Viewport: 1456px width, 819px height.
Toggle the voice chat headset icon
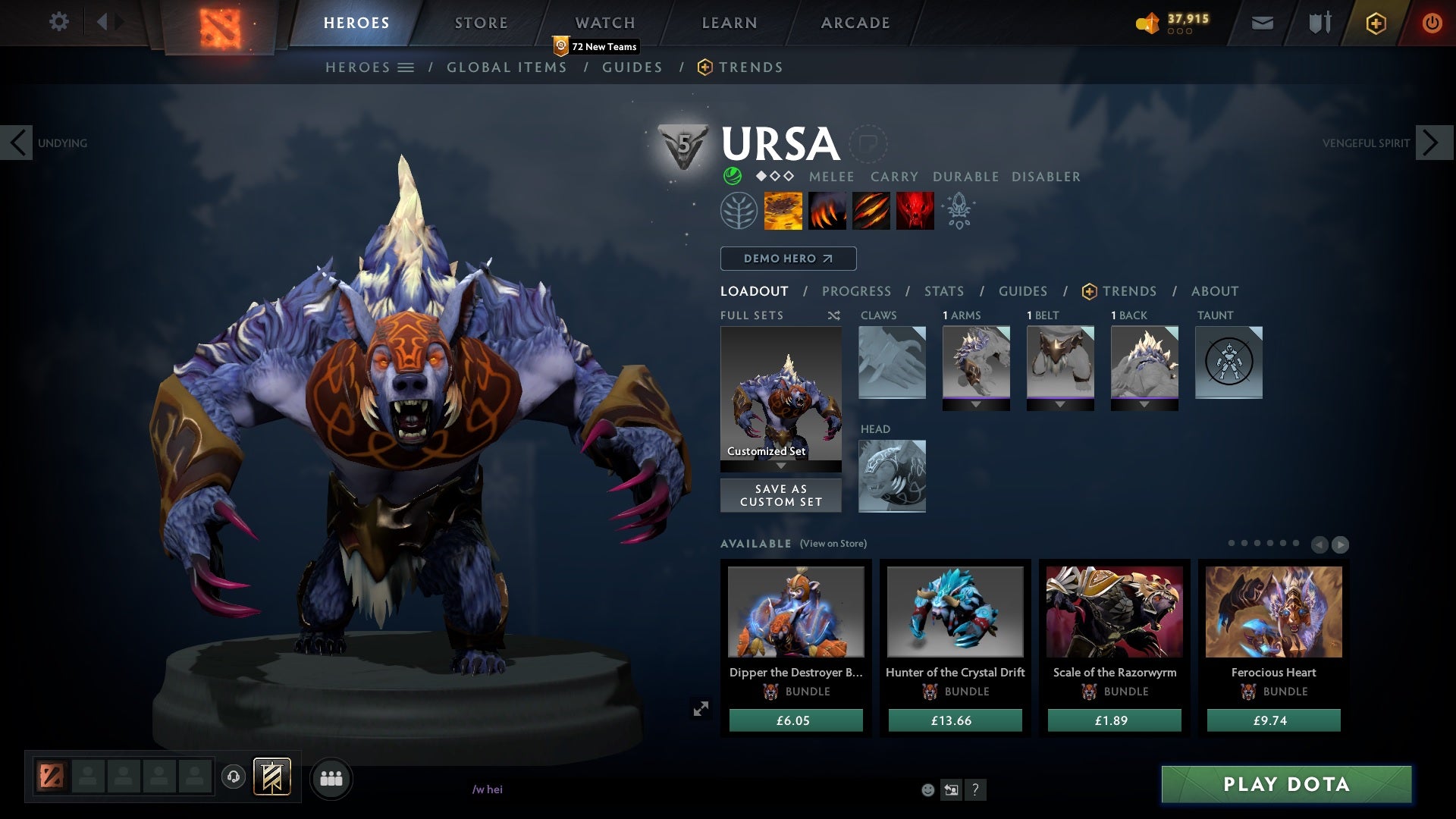click(x=232, y=777)
